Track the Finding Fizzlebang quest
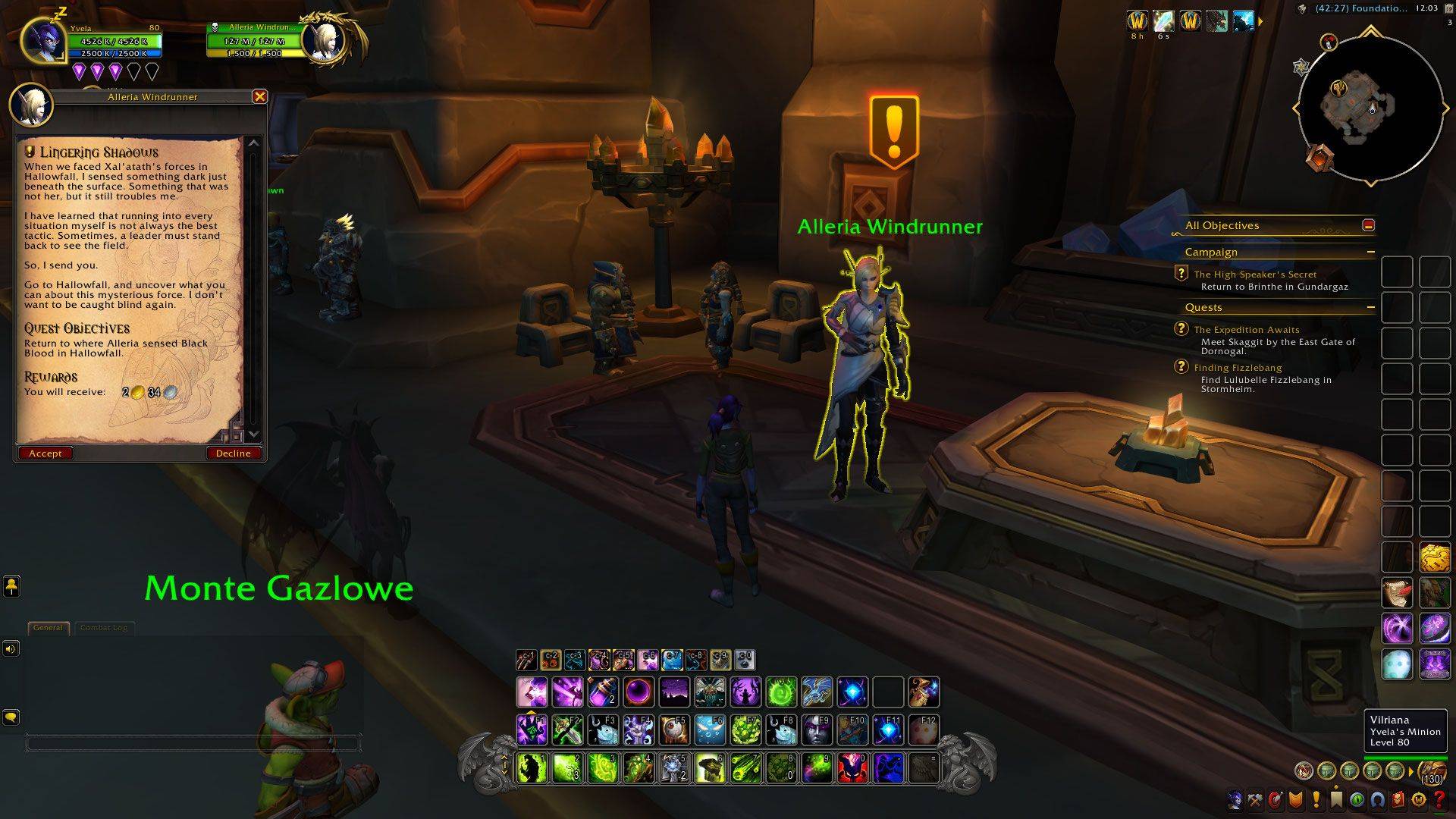The image size is (1456, 819). 1238,368
